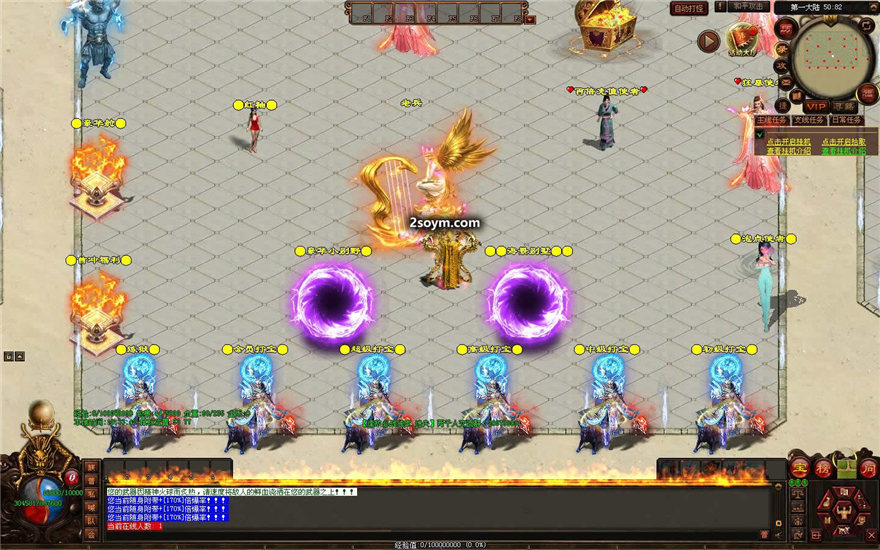Screen dimensions: 880x550
Task: Open the red 榜 ranking button
Action: (x=823, y=468)
